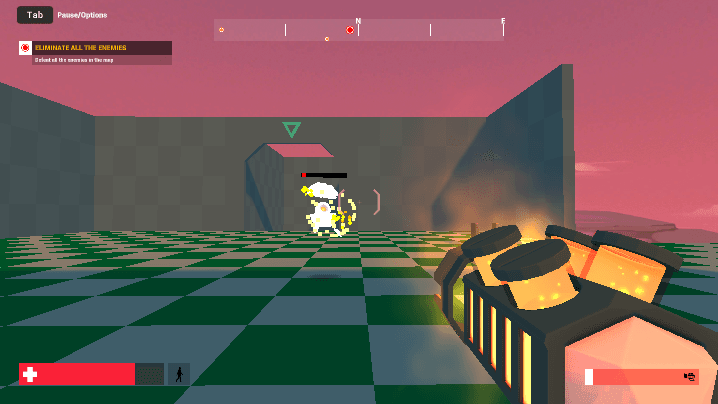Click the compass bar's north marker
This screenshot has height=404, width=718.
358,21
